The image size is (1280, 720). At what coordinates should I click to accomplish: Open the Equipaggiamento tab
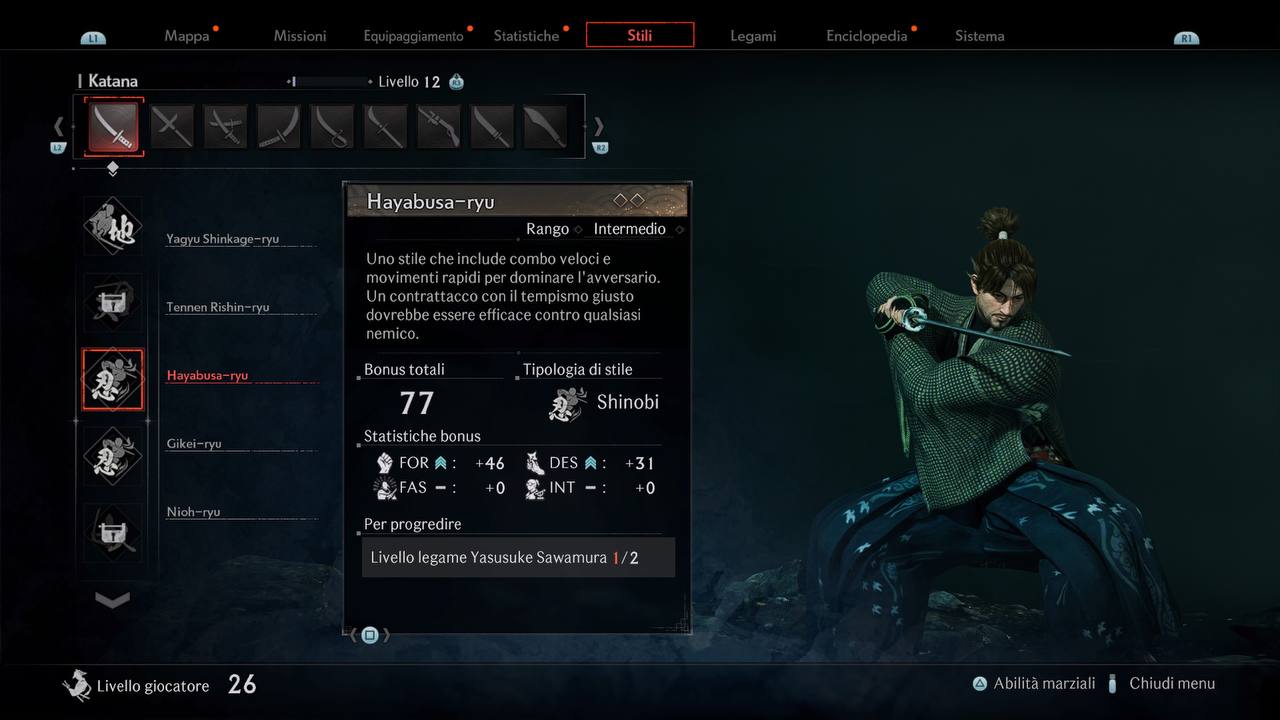(x=413, y=36)
